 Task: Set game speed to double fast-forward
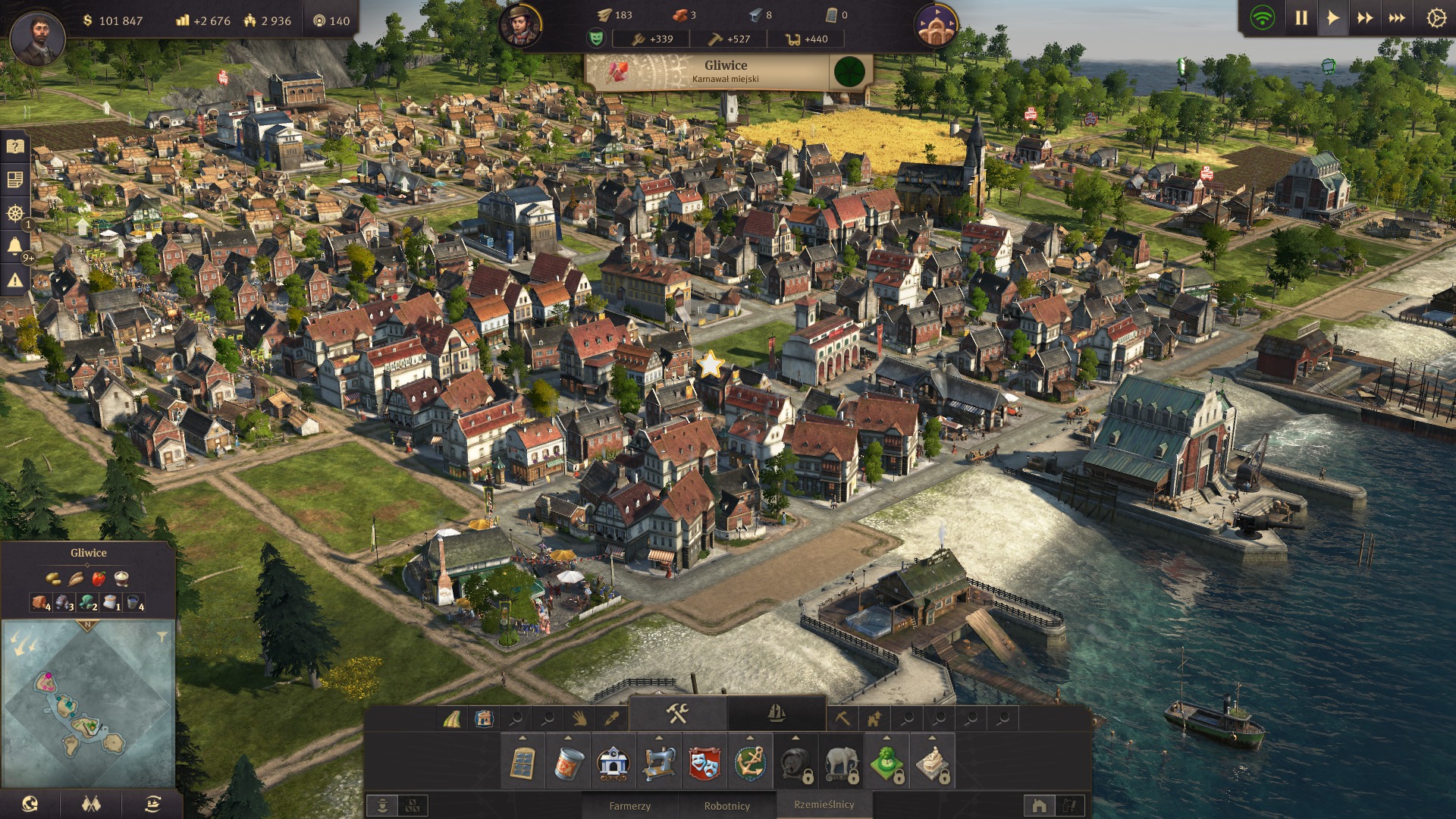click(1365, 18)
